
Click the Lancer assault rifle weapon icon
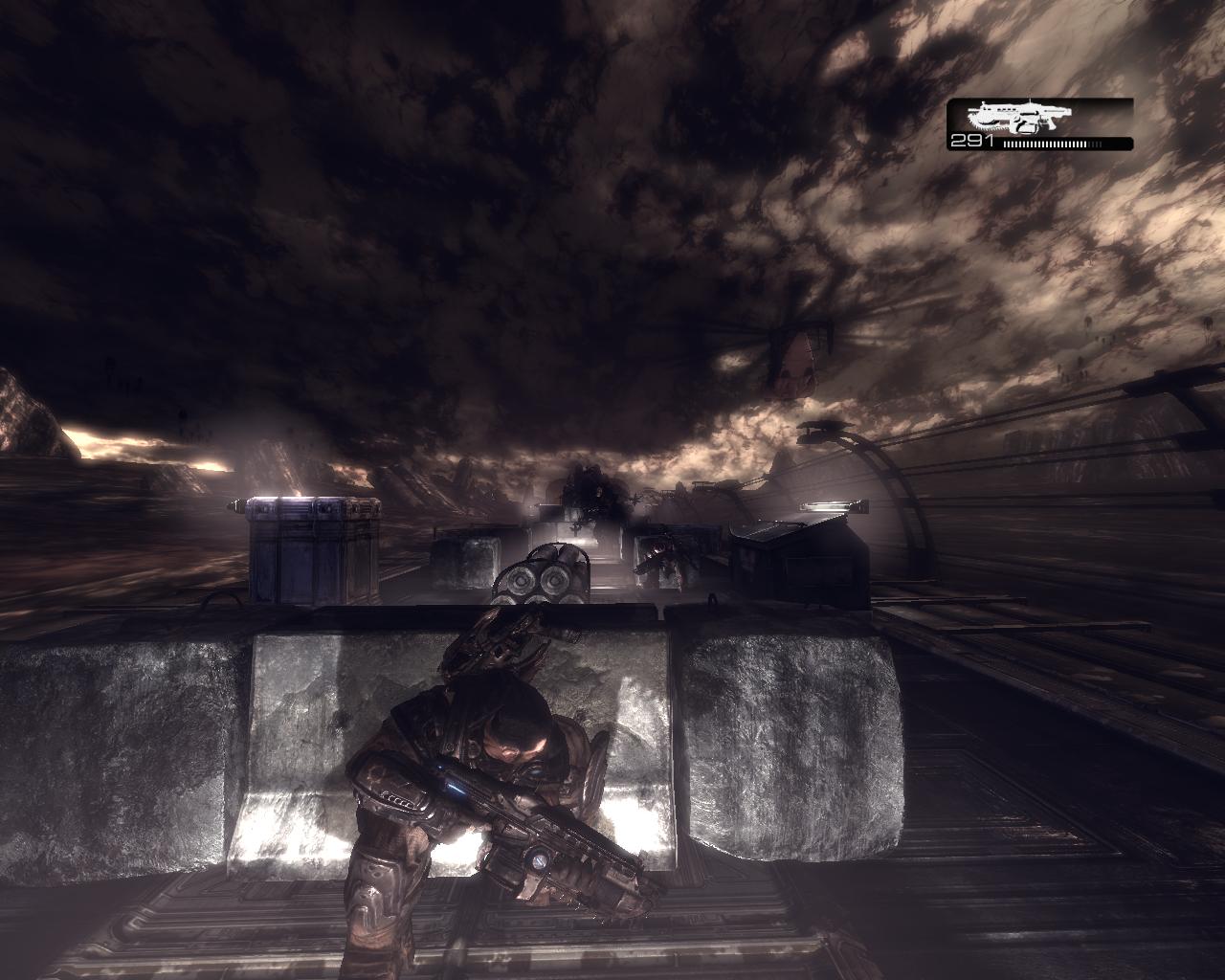pos(1018,118)
